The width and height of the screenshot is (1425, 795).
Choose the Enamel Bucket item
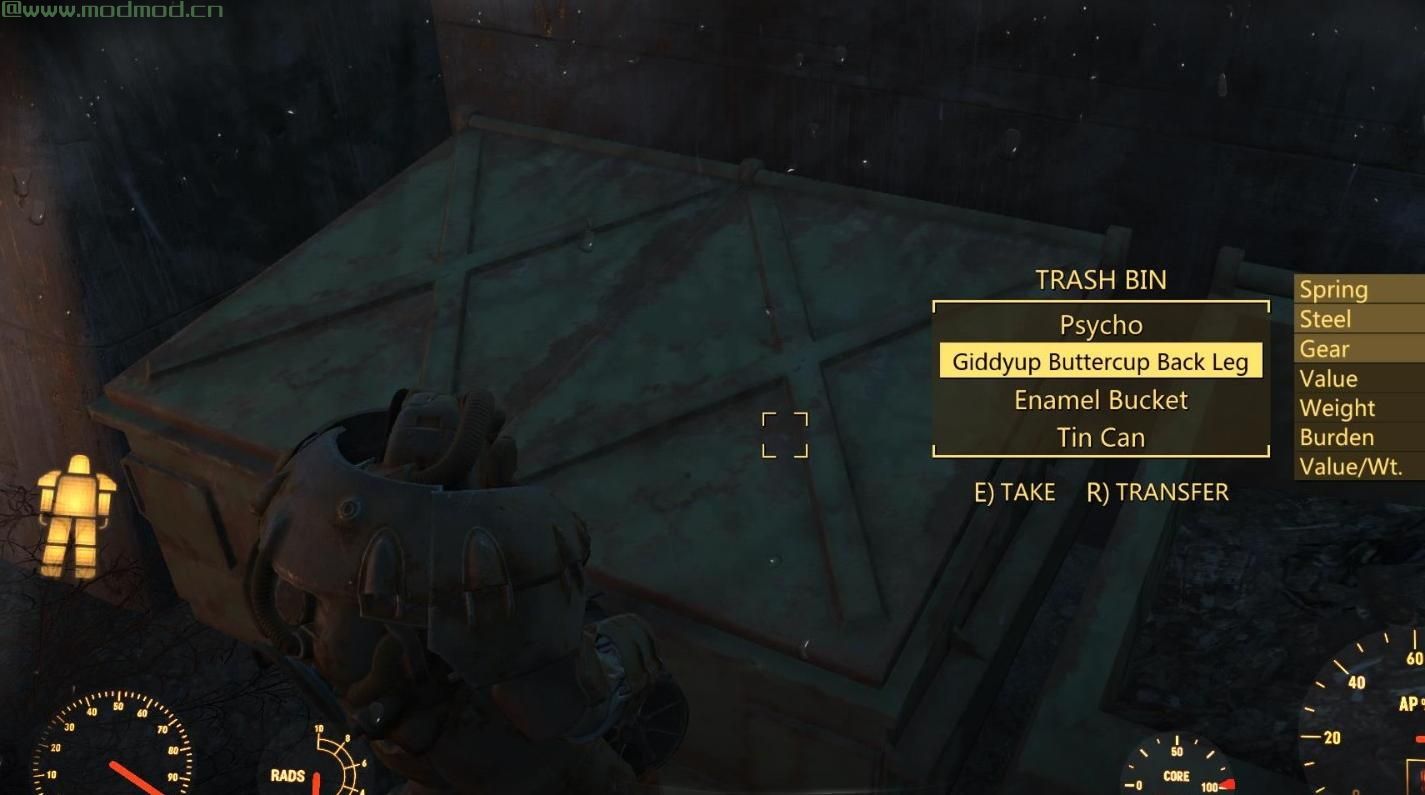point(1100,400)
